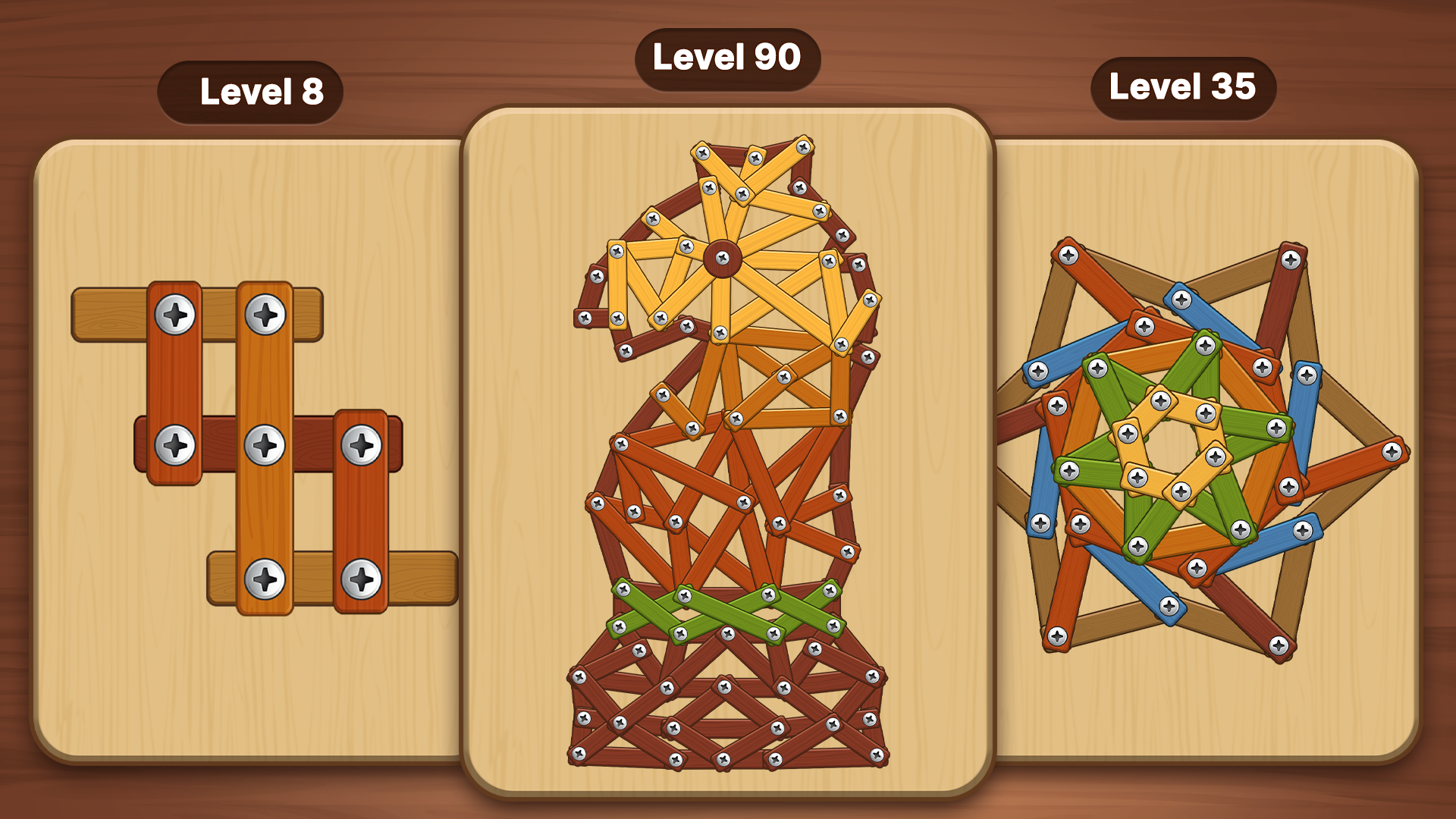Select the Level 8 banner
The width and height of the screenshot is (1456, 819).
tap(250, 91)
